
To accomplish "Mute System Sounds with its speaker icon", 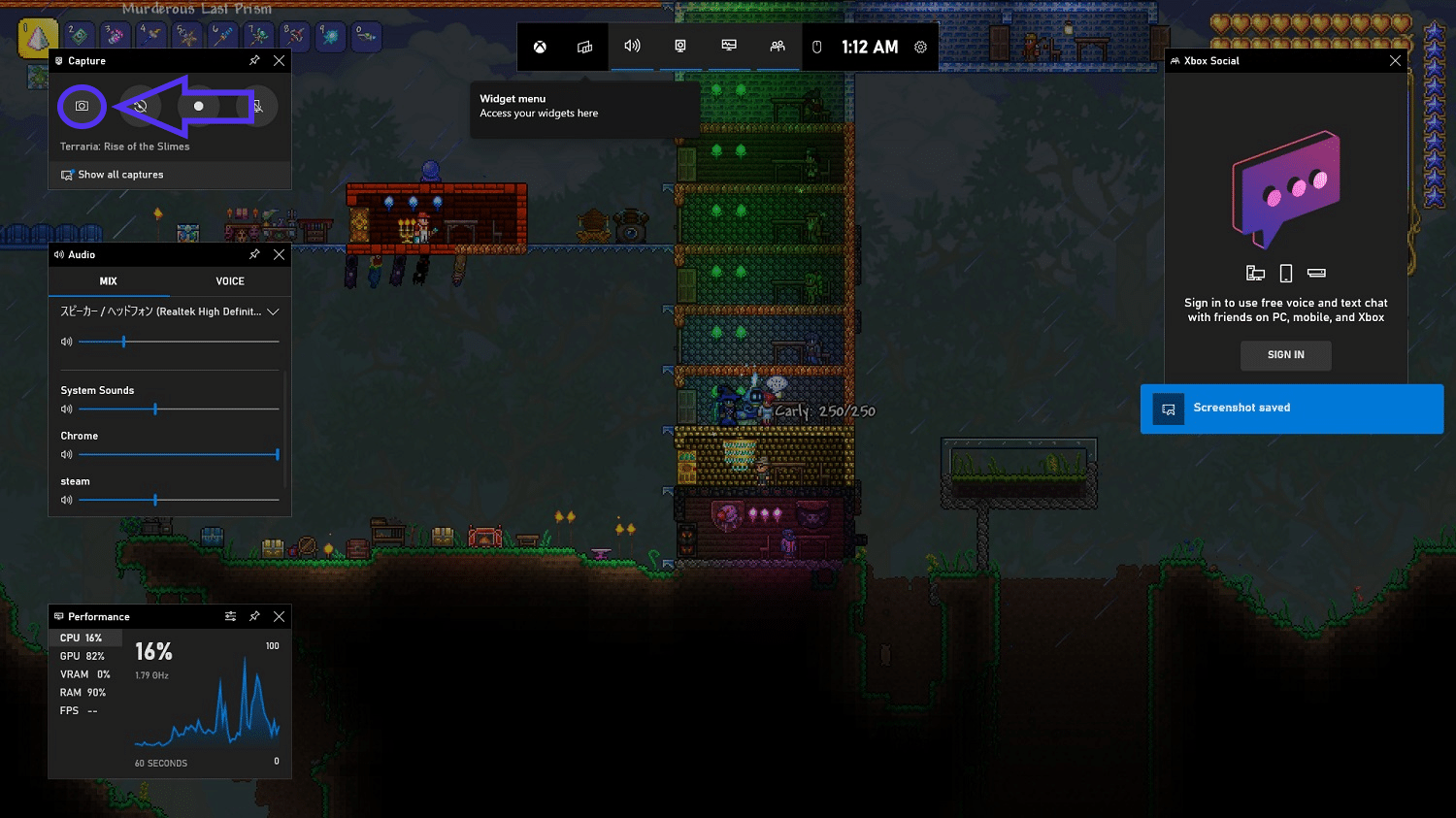I will pos(66,409).
